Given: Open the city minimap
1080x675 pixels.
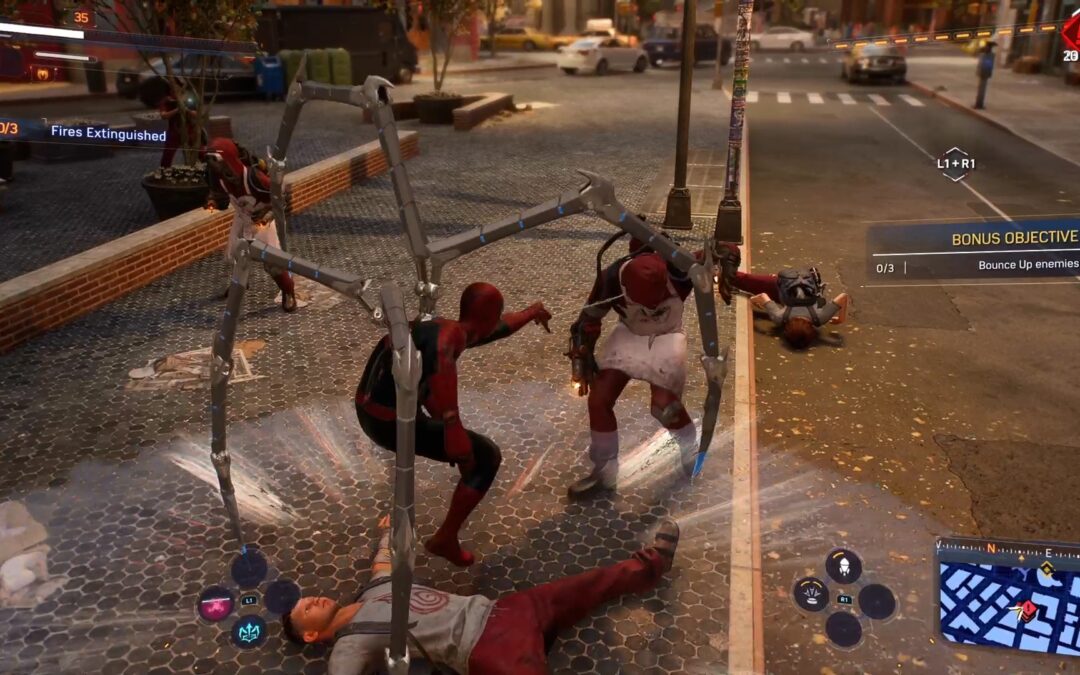Looking at the screenshot, I should click(x=1008, y=598).
